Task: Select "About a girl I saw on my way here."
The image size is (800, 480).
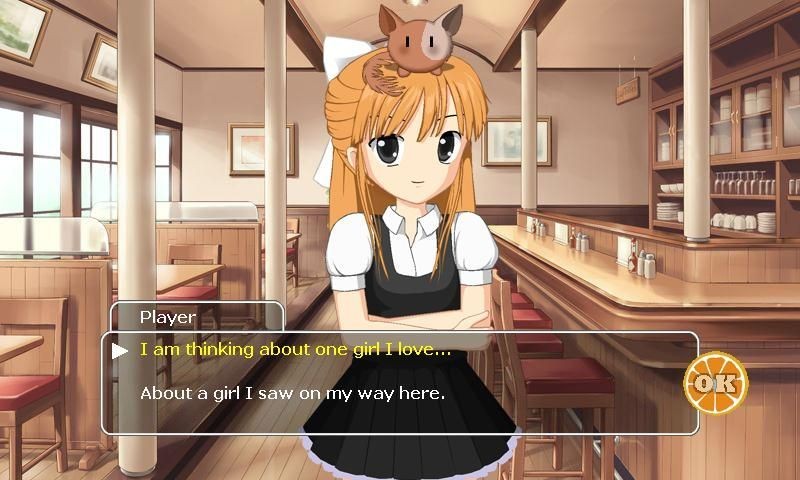Action: click(x=291, y=393)
